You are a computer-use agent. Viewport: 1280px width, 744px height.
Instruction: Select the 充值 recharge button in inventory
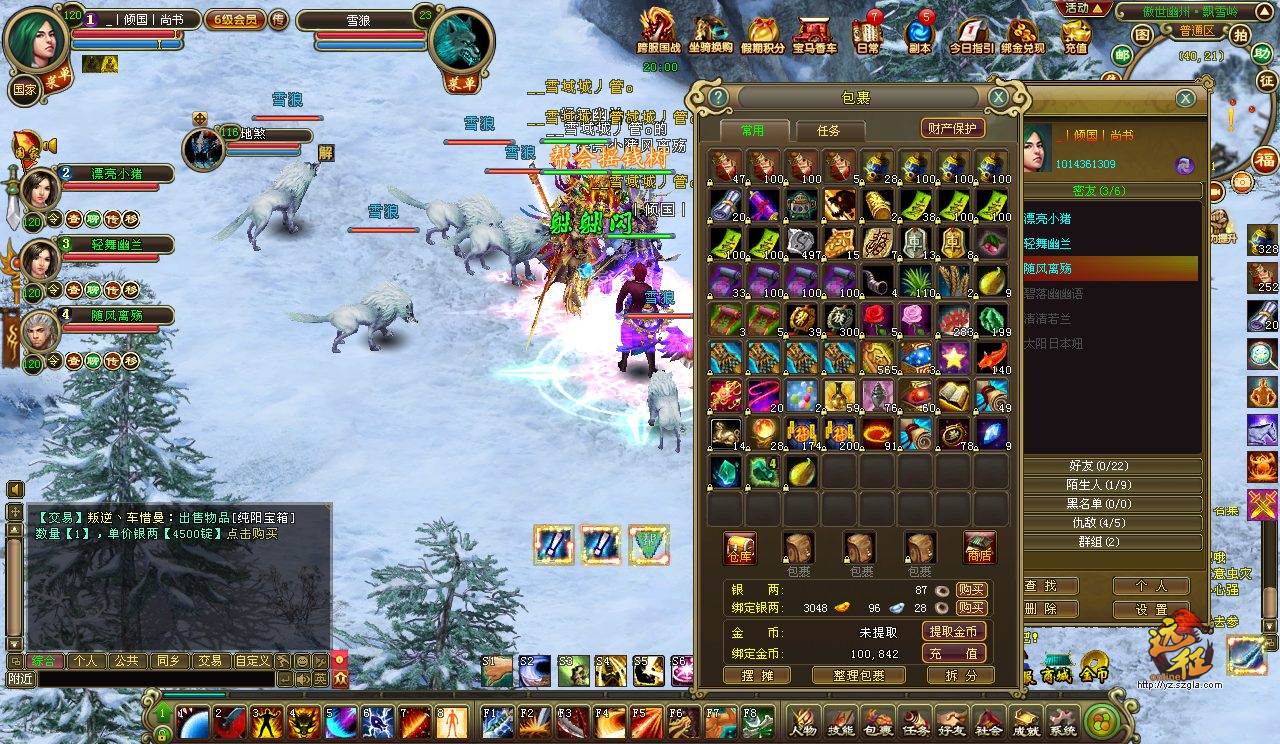click(x=954, y=653)
